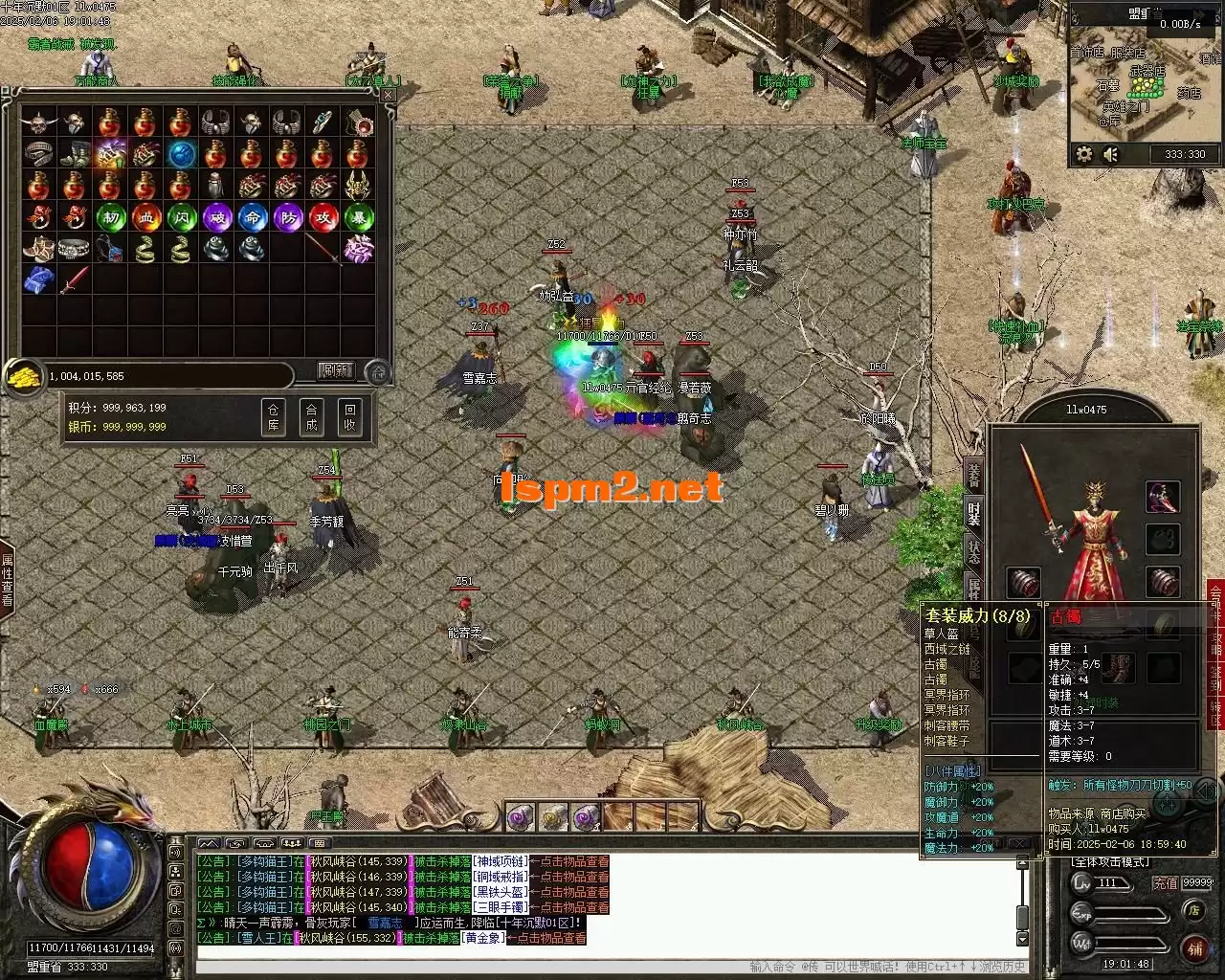Open the 回收 recycle panel
Screen dimensions: 1225x980
click(x=350, y=417)
